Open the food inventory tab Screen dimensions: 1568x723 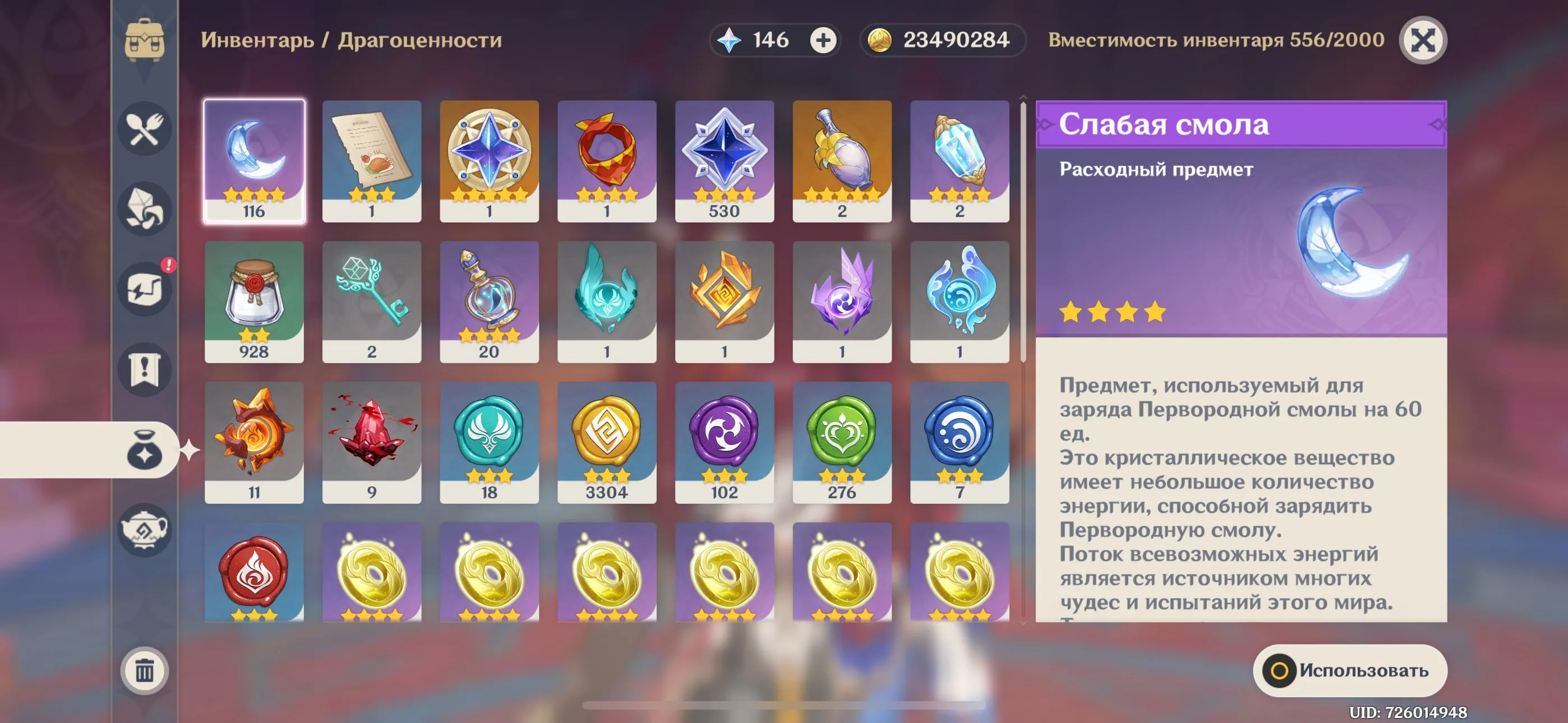144,129
